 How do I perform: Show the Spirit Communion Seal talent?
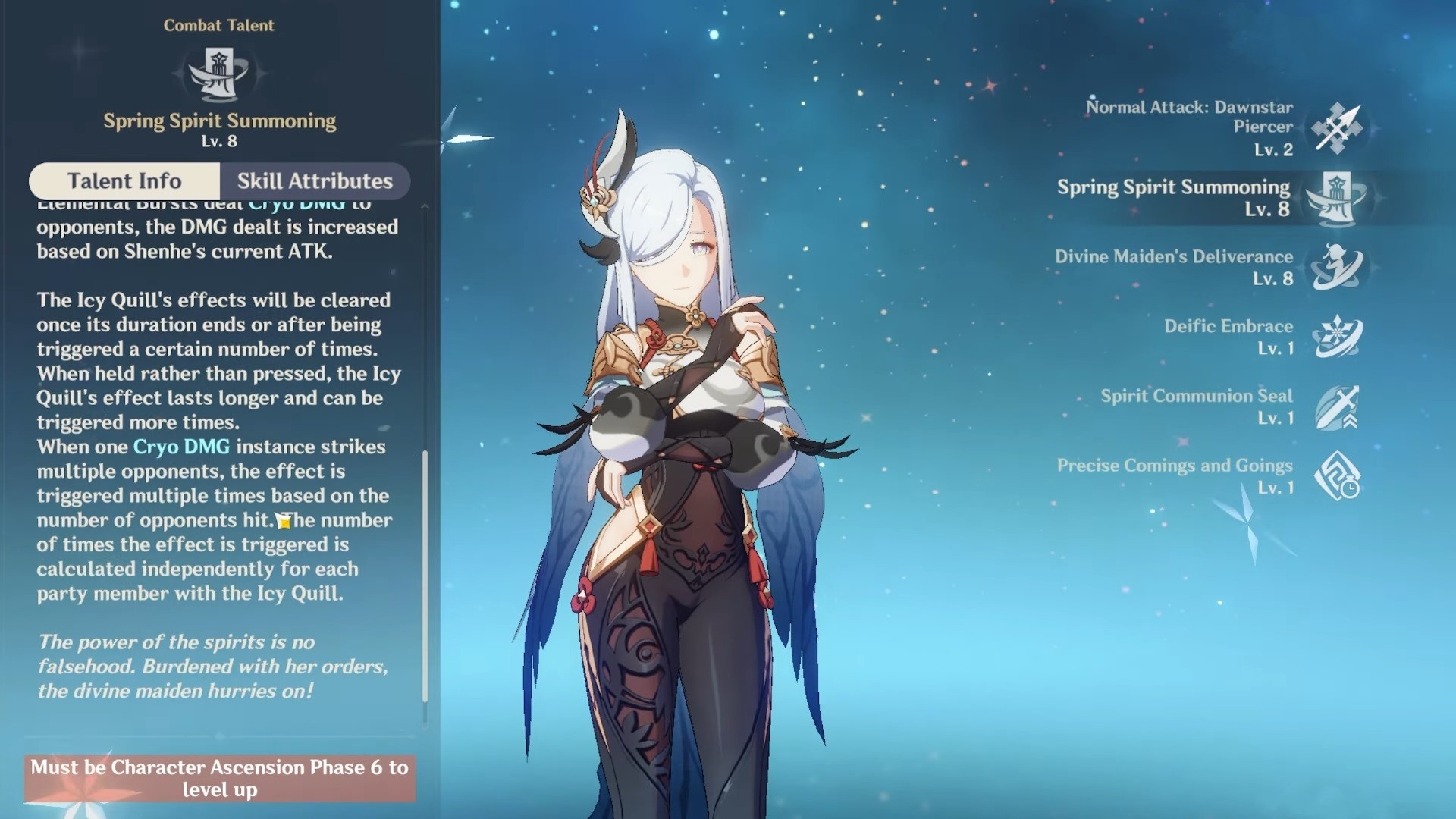1337,407
